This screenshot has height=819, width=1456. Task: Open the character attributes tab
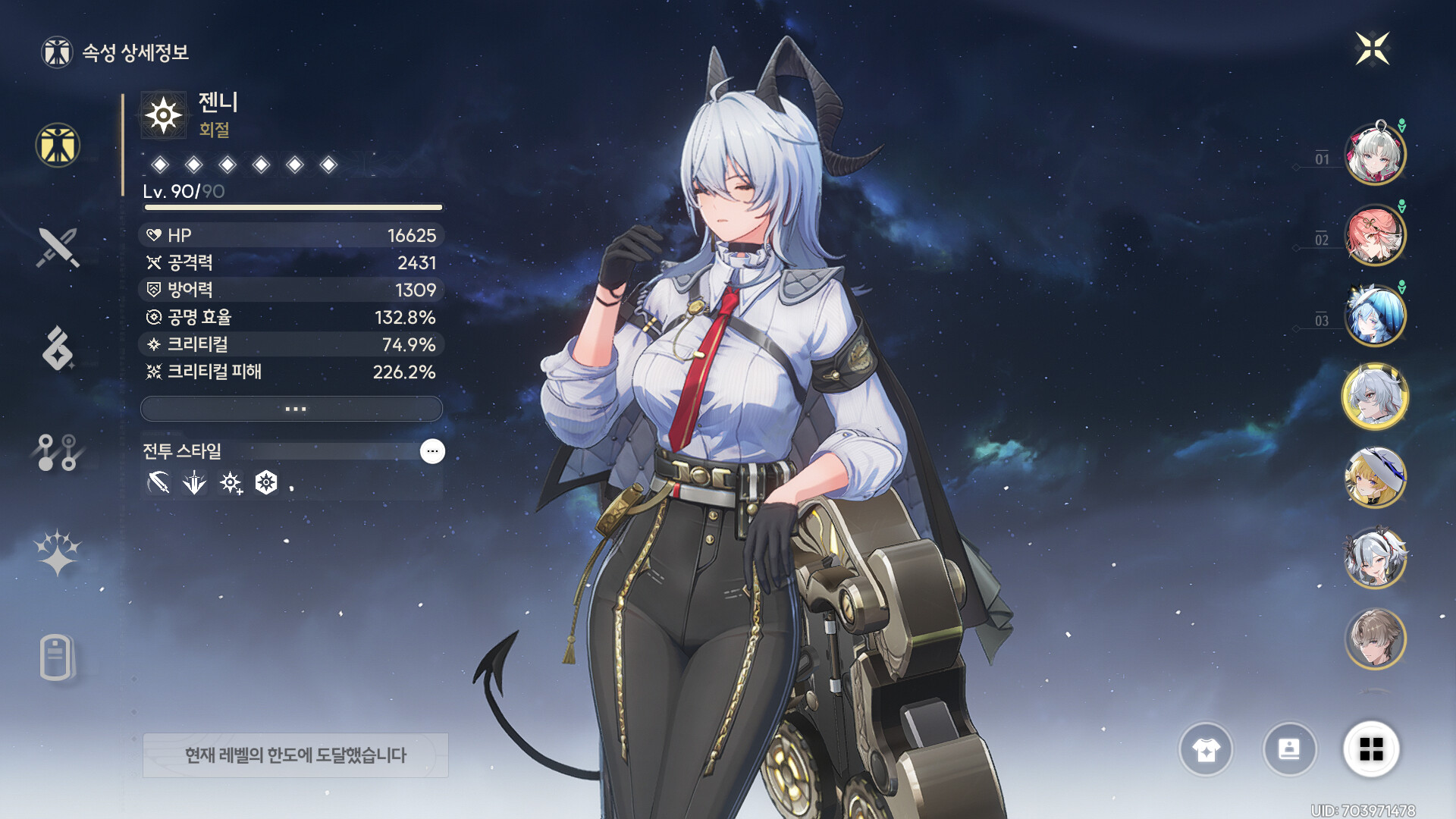tap(58, 145)
